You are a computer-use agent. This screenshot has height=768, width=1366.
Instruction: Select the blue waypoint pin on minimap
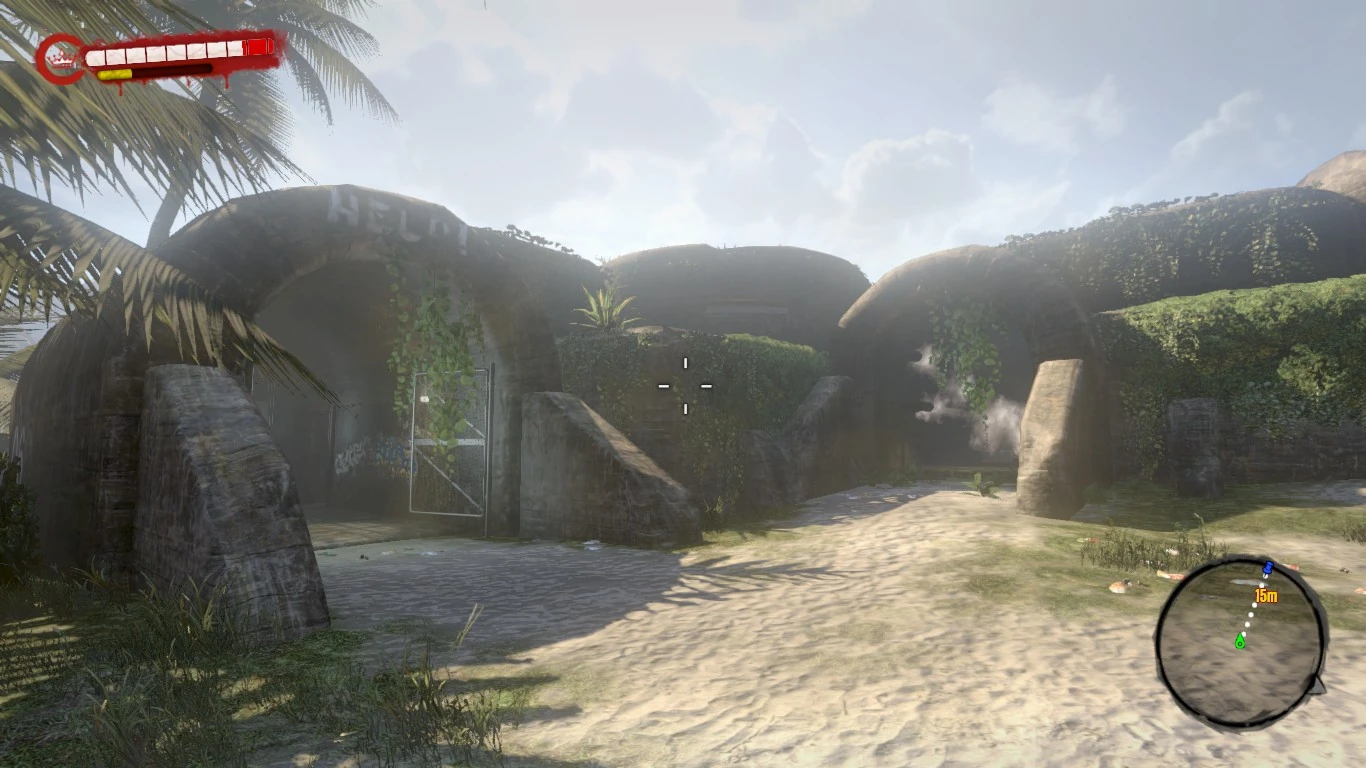click(x=1268, y=569)
